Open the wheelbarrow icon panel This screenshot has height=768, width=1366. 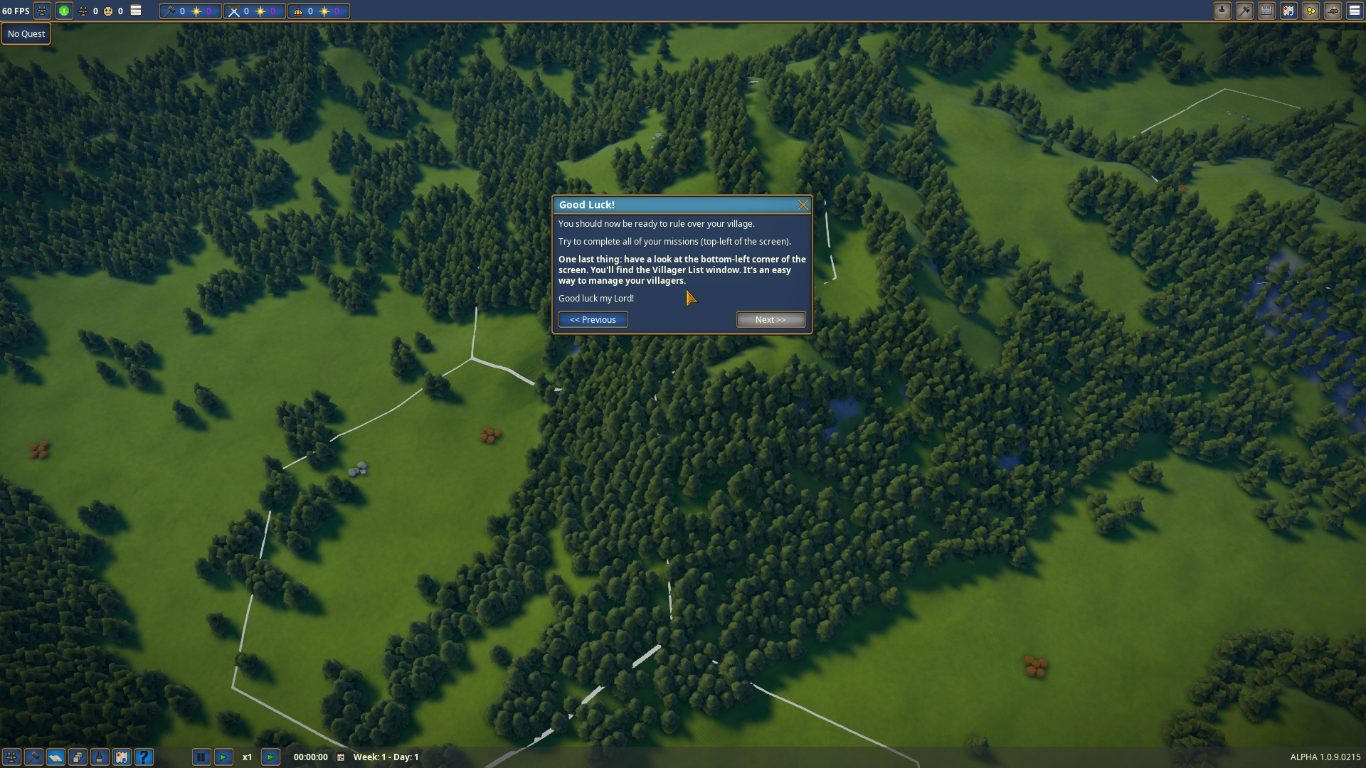tap(1333, 11)
